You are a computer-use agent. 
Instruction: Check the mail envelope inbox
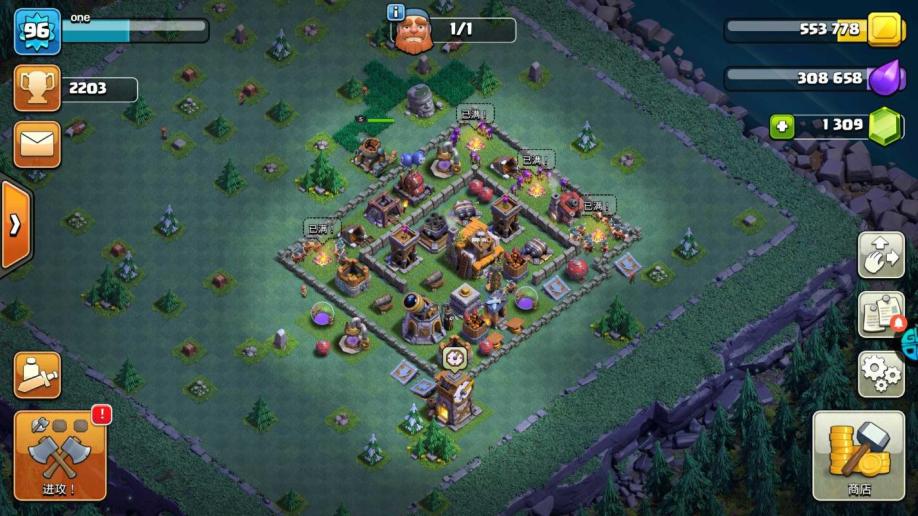(37, 145)
